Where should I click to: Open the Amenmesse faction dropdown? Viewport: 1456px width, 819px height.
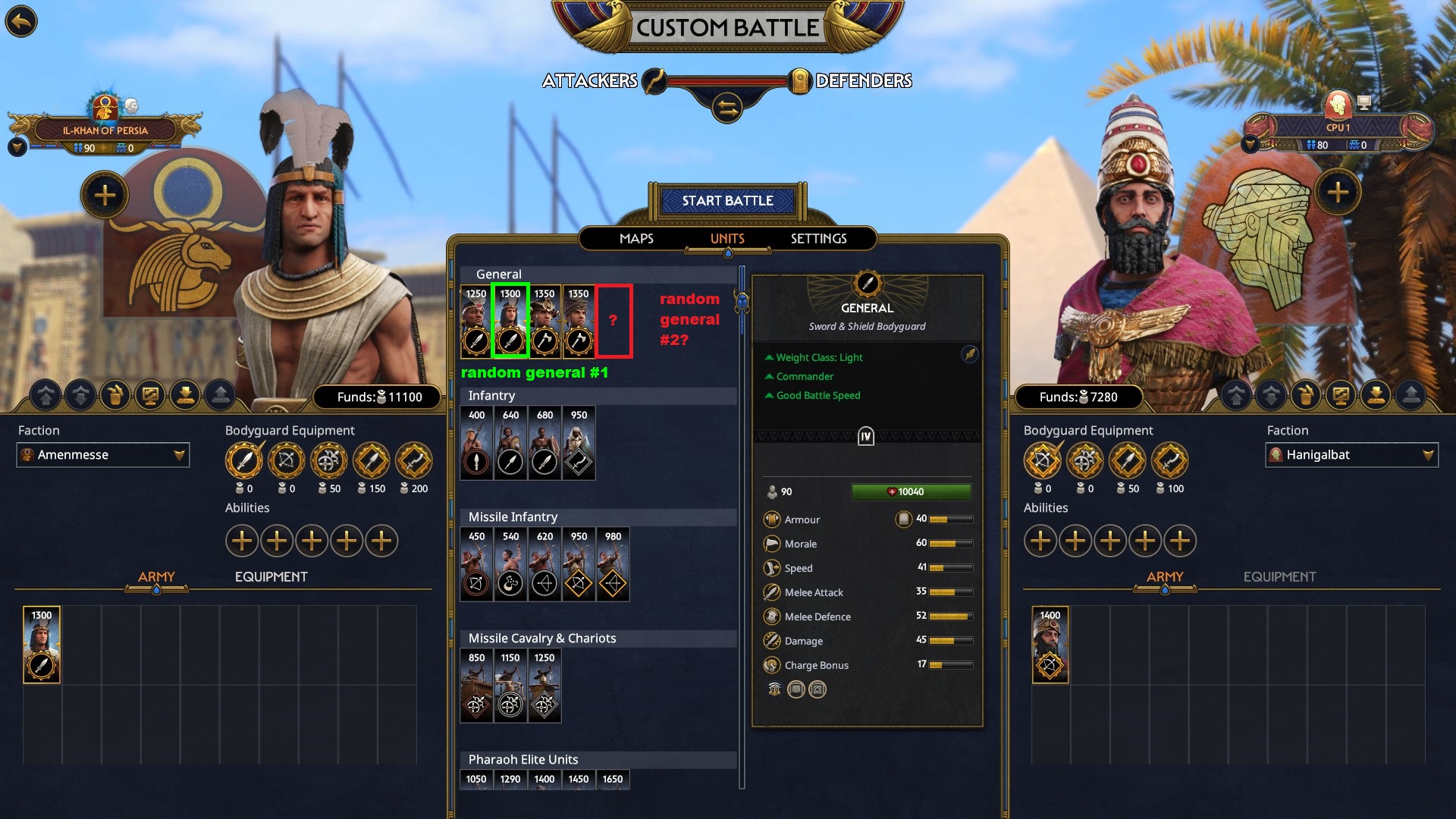(x=102, y=455)
